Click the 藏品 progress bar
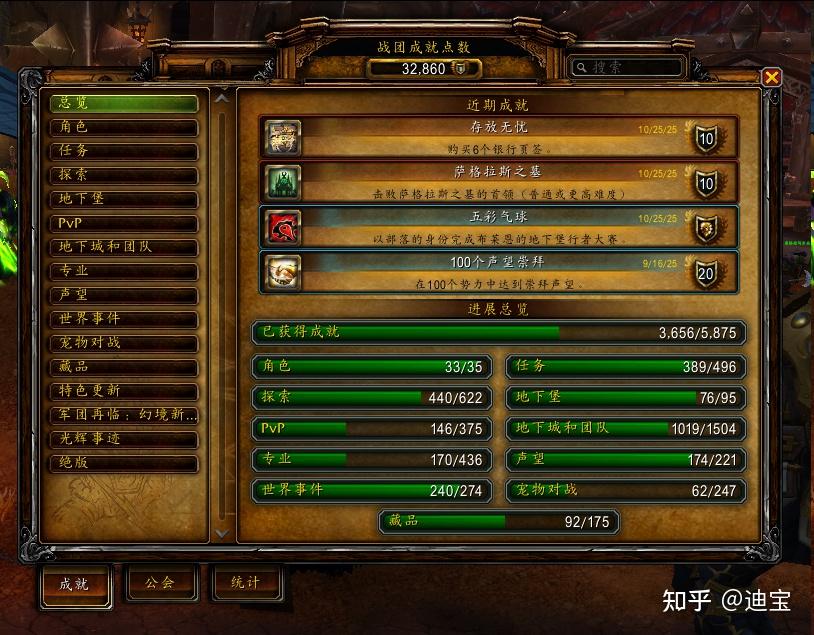The height and width of the screenshot is (635, 814). (499, 521)
